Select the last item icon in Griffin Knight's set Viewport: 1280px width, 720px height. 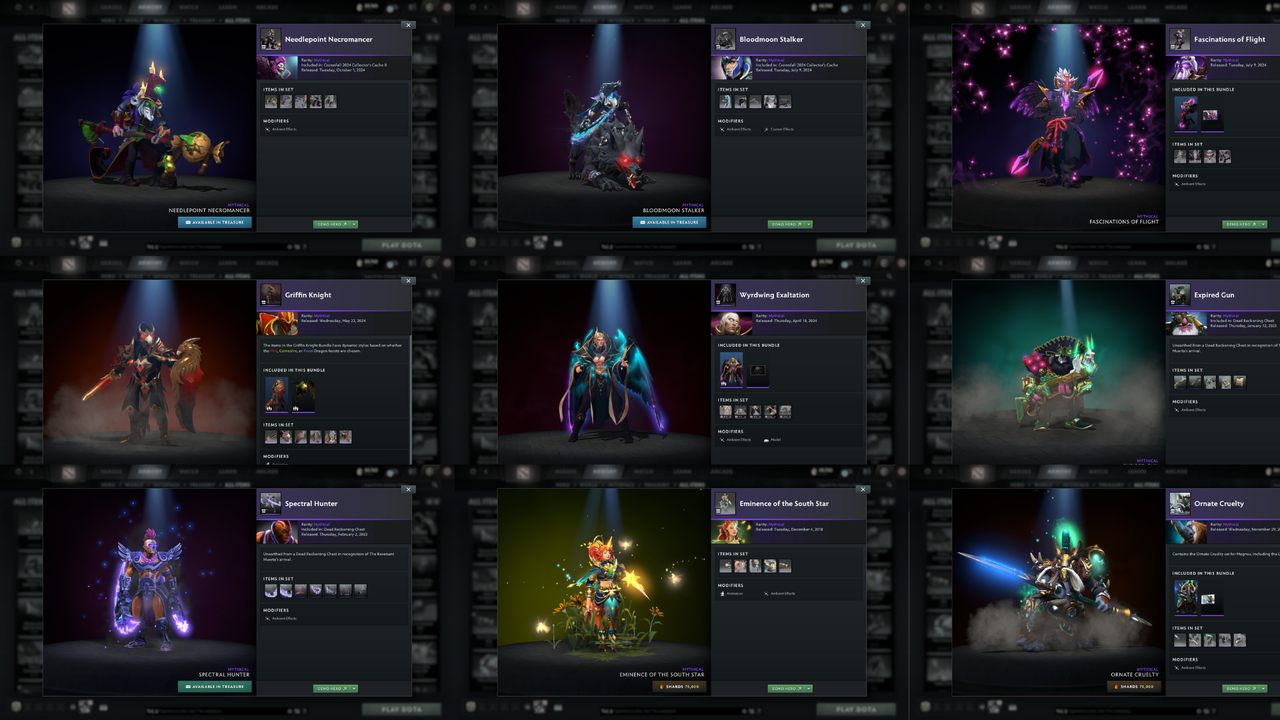point(346,436)
